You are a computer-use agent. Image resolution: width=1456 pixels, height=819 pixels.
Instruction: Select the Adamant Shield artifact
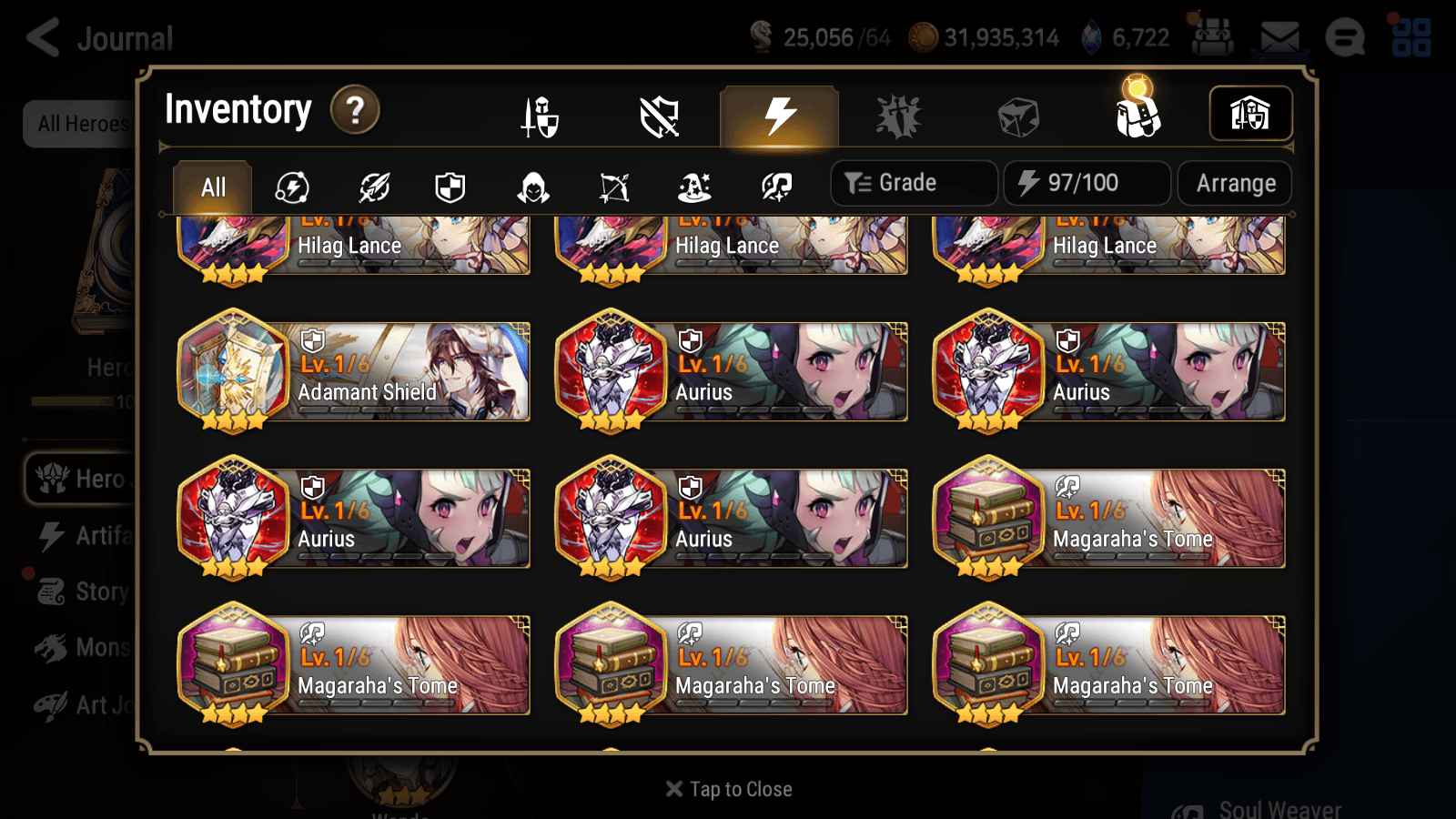click(x=353, y=371)
